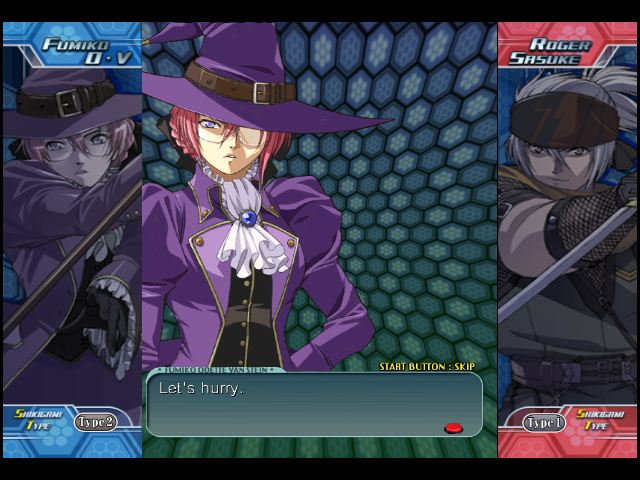Select the Type2 Shikigami badge
Image resolution: width=640 pixels, height=480 pixels.
pyautogui.click(x=96, y=422)
